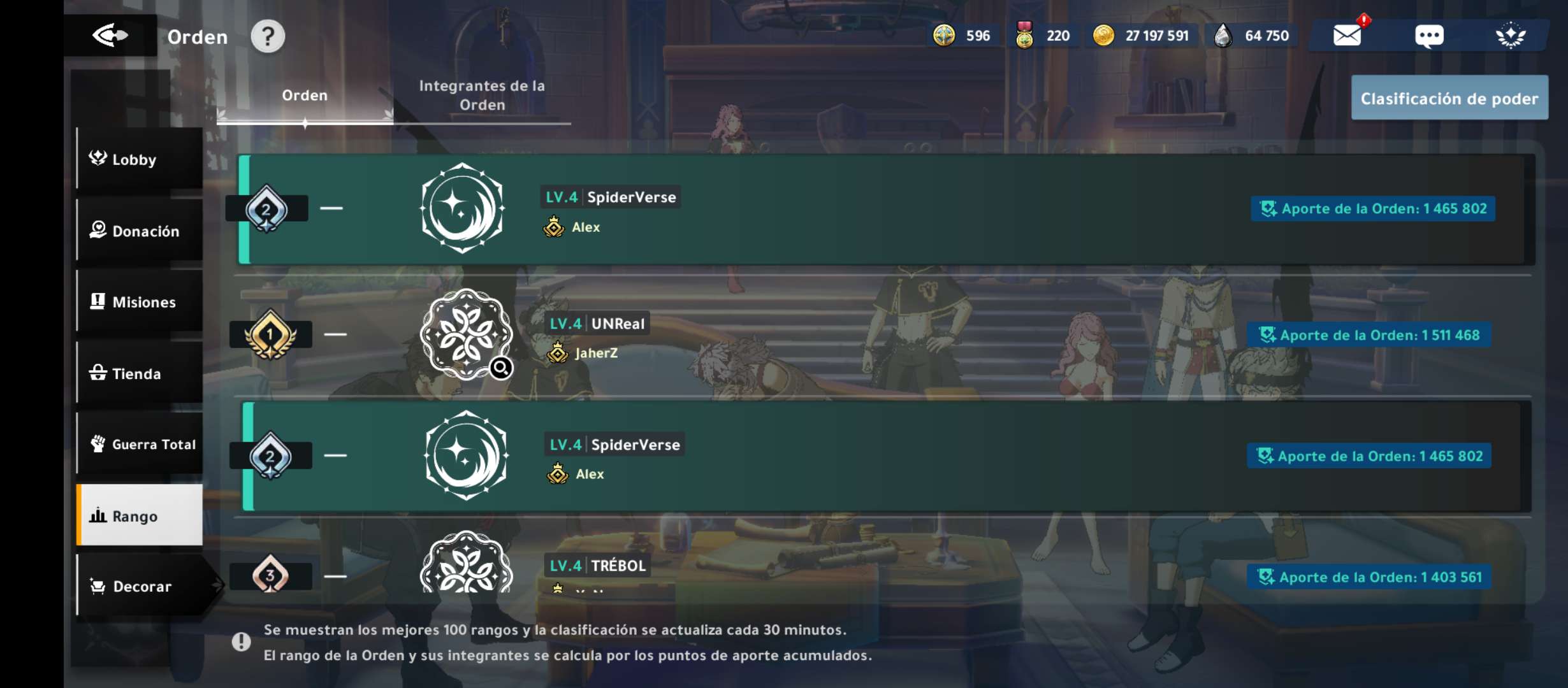
Task: Inspect UNReal emblem magnifier icon
Action: pyautogui.click(x=501, y=368)
